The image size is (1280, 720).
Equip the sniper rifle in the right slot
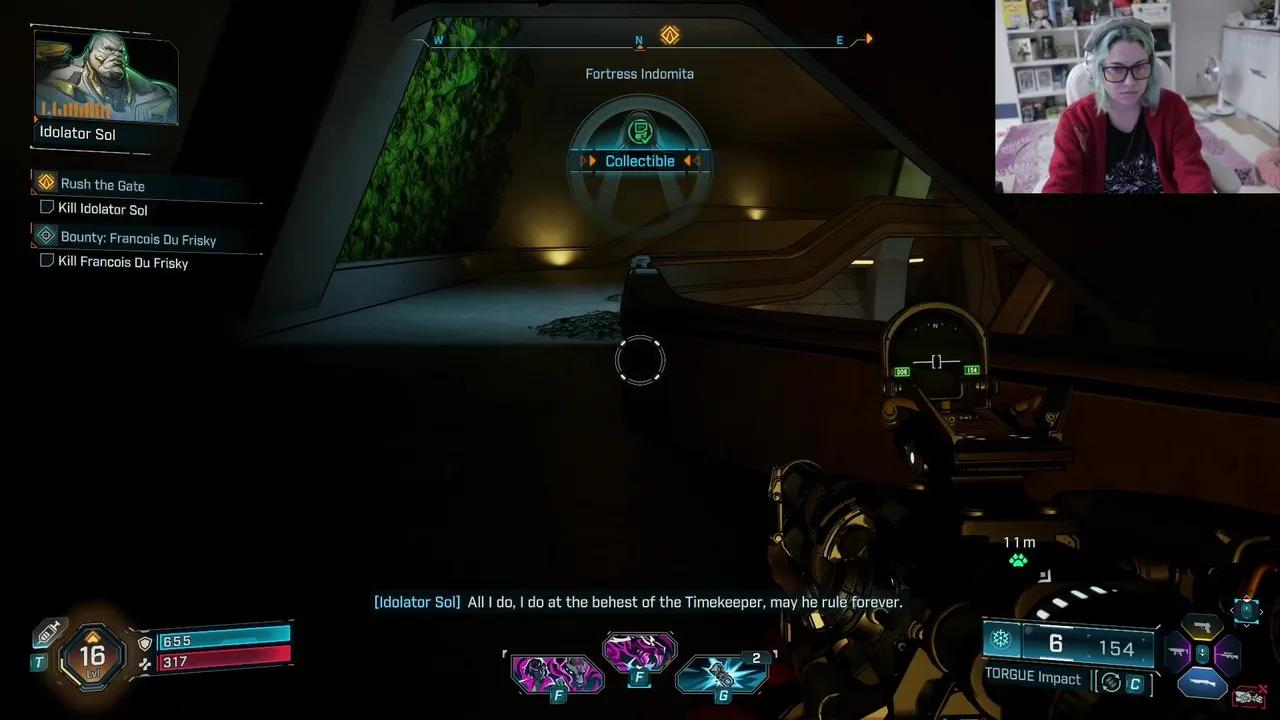[1228, 655]
